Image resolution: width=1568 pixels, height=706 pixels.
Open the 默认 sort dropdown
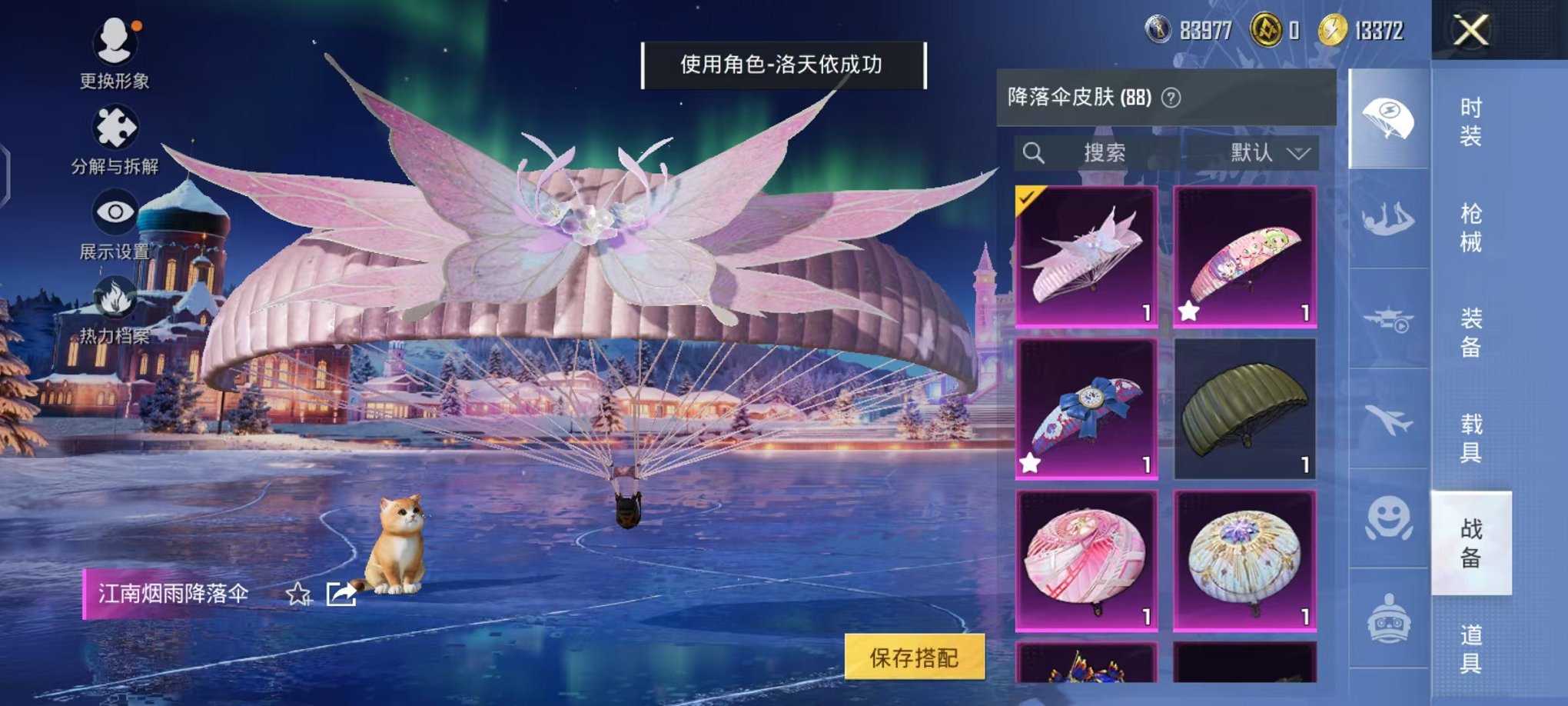tap(1268, 152)
